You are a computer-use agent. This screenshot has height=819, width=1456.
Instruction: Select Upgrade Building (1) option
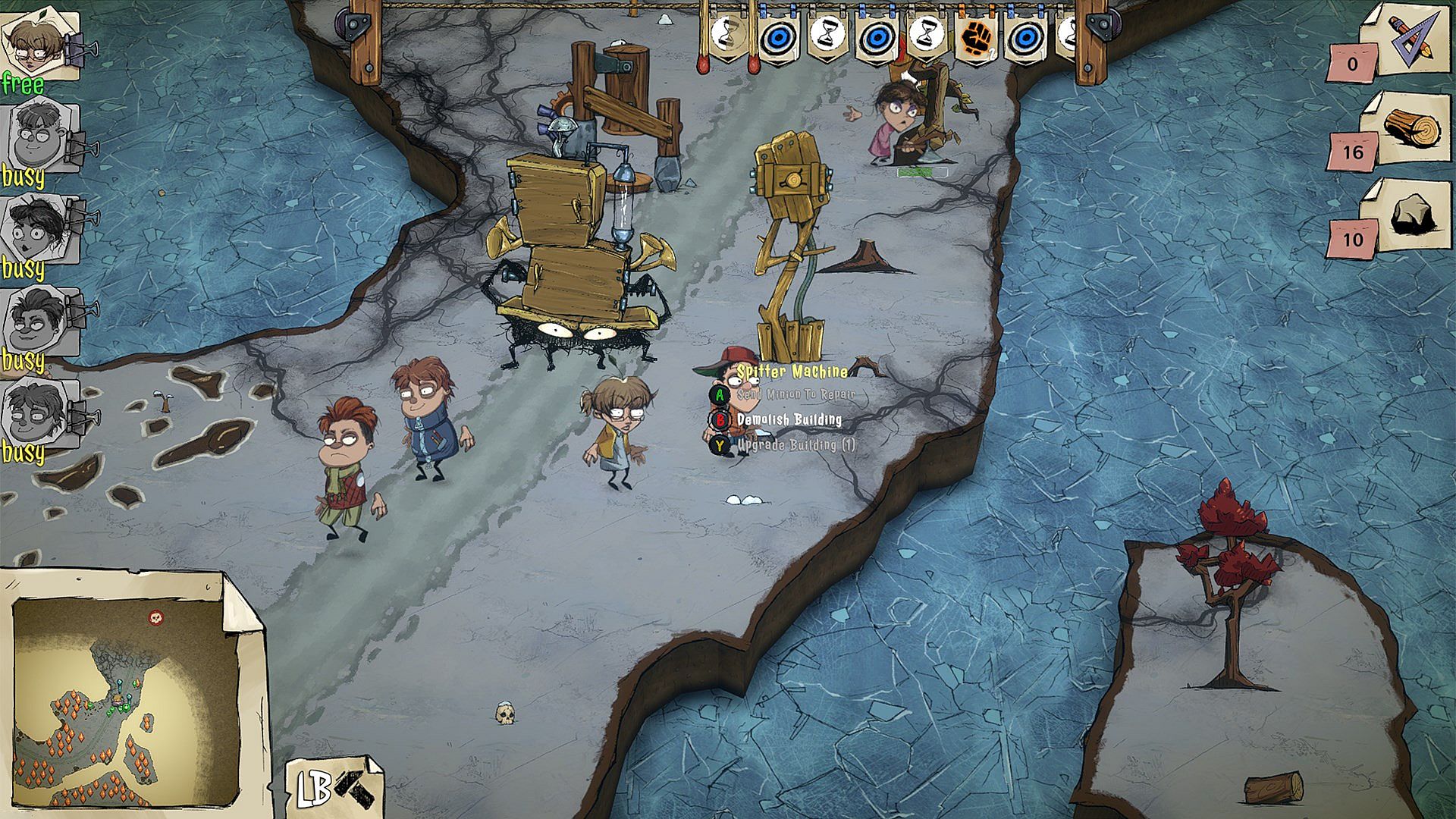pos(795,445)
